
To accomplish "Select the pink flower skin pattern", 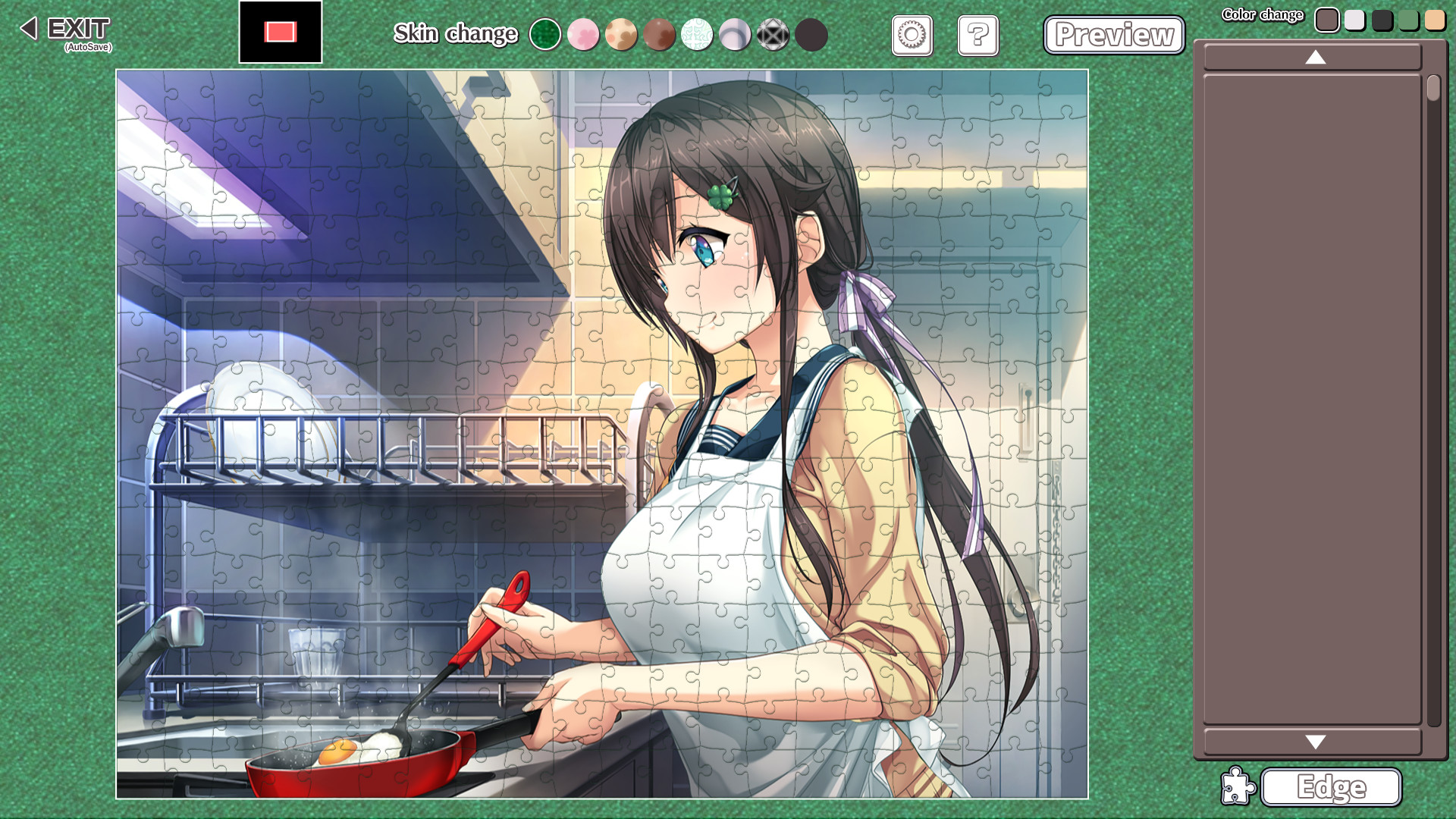I will 583,34.
